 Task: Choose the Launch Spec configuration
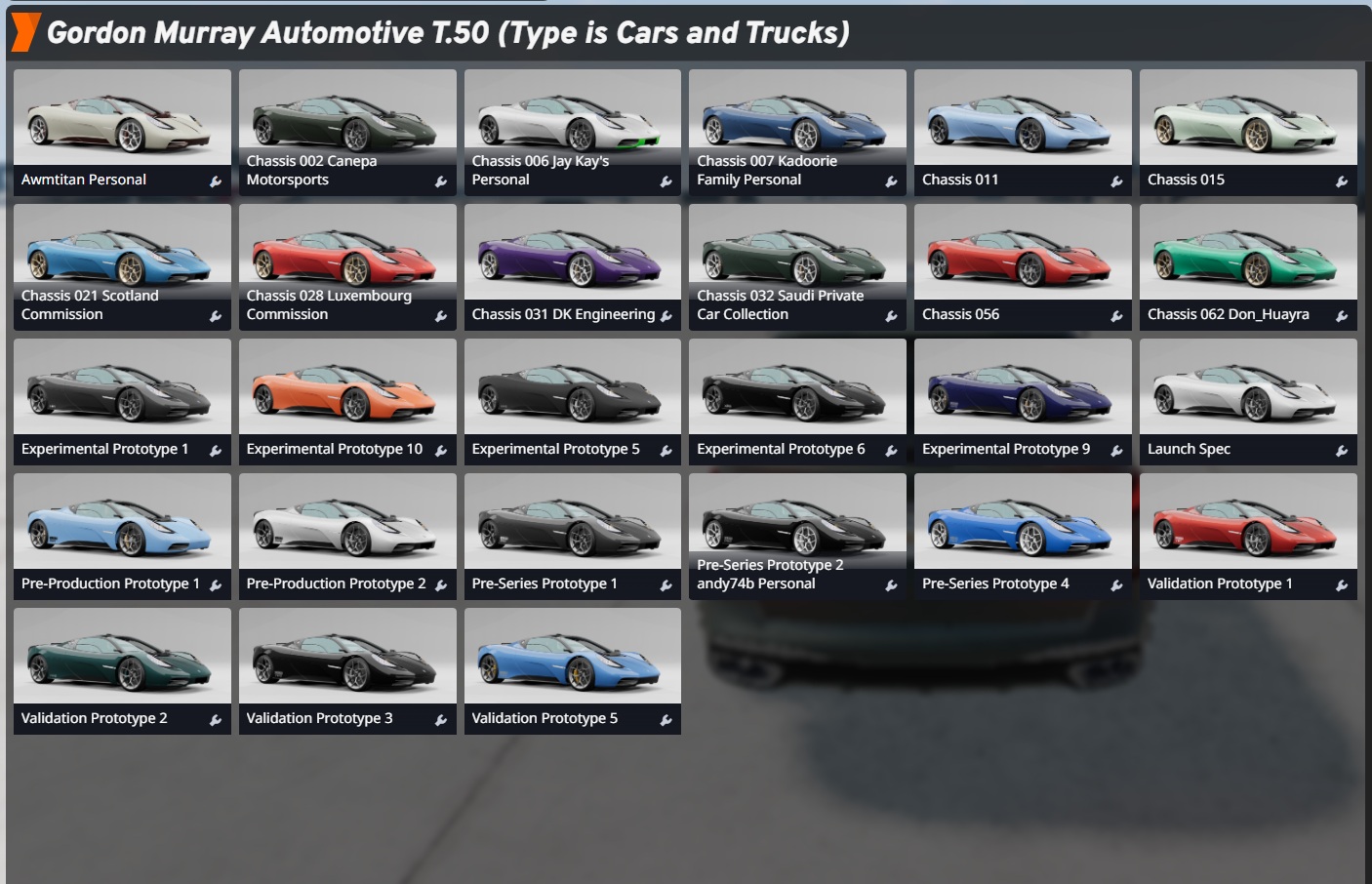1248,401
